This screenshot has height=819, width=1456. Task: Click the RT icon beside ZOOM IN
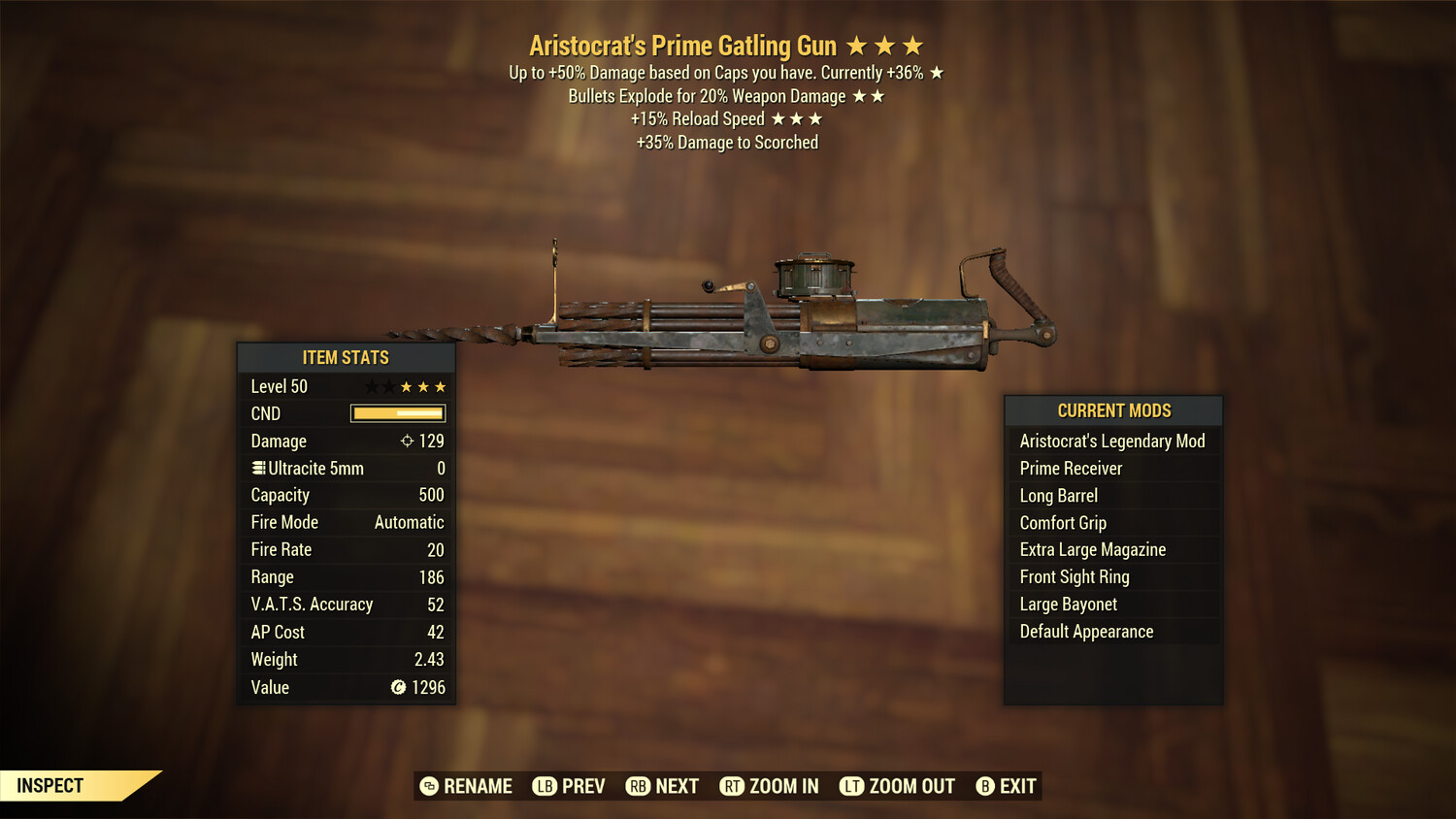click(x=732, y=786)
